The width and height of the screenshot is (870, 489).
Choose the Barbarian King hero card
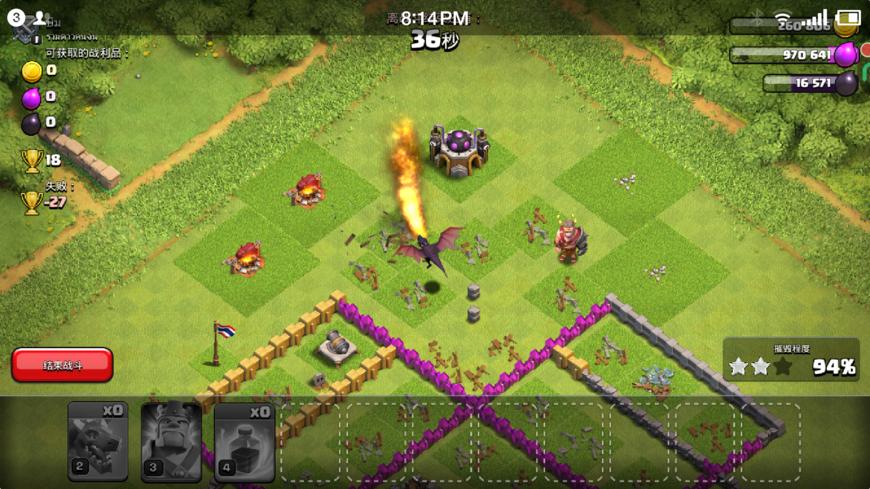click(x=171, y=441)
